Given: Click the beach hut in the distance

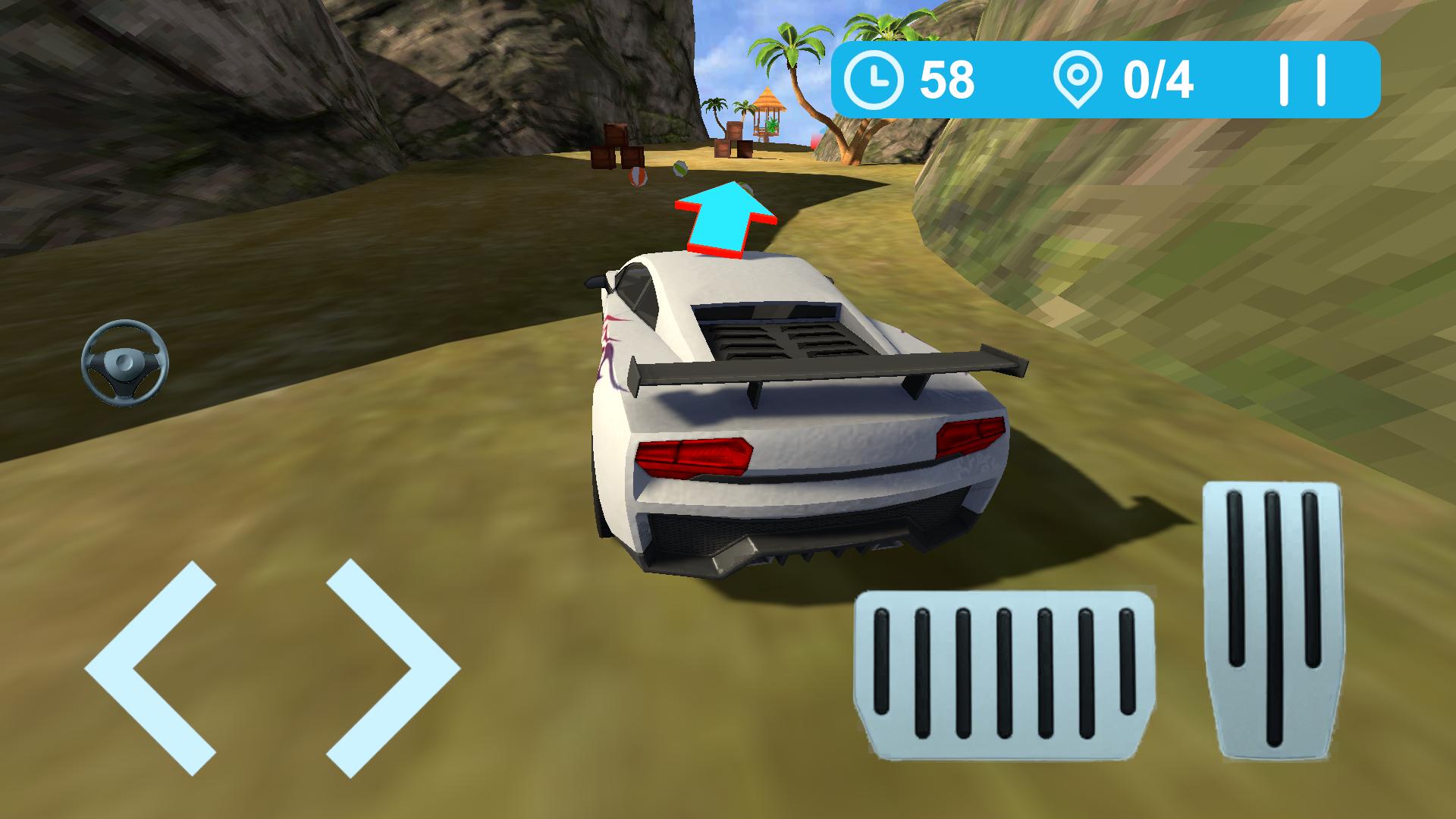Looking at the screenshot, I should (x=767, y=106).
